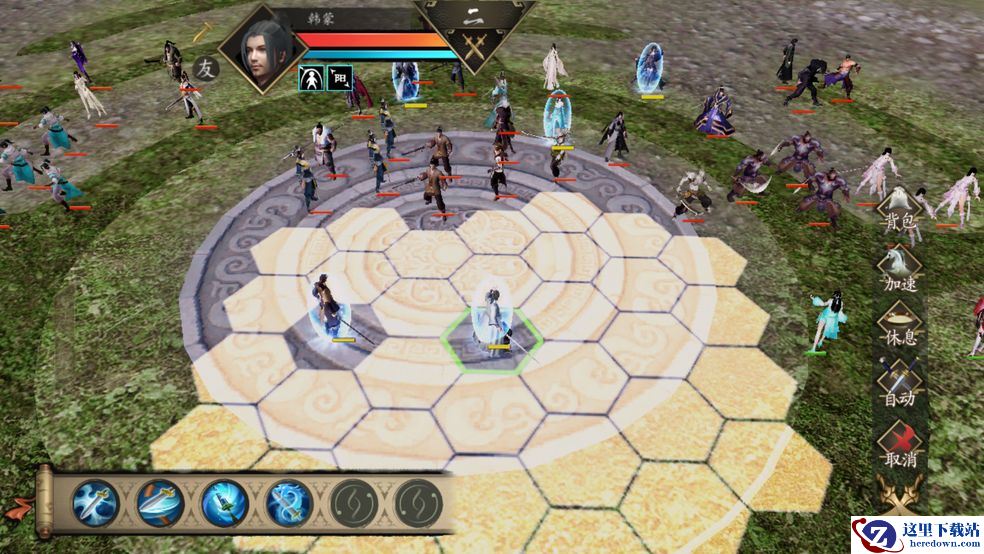Cast the blue whirlwind dagger skill
984x554 pixels.
tap(225, 502)
